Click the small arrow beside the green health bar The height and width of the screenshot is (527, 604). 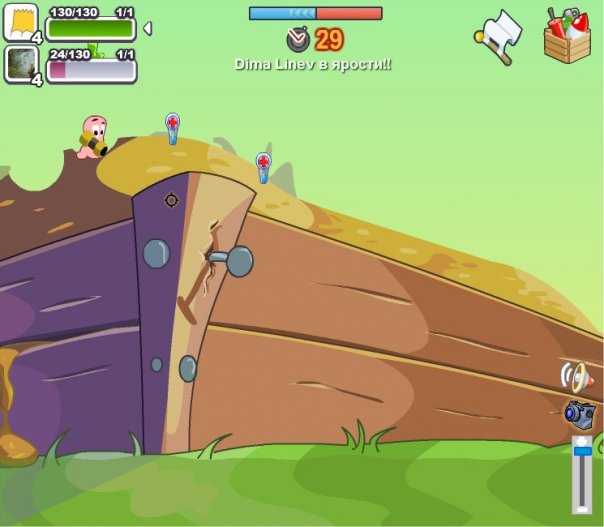click(x=148, y=29)
